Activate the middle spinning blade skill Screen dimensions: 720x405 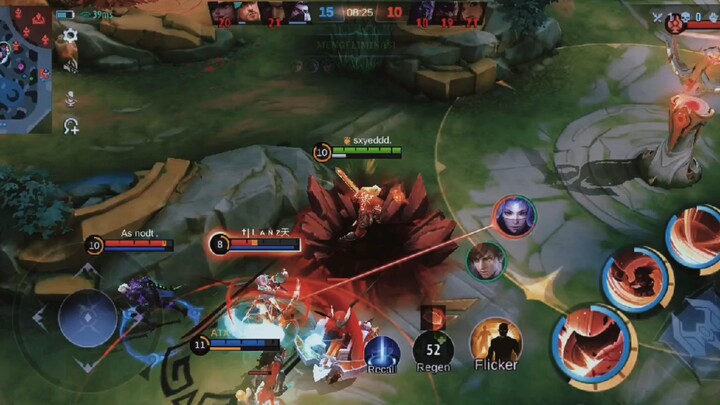coord(636,277)
